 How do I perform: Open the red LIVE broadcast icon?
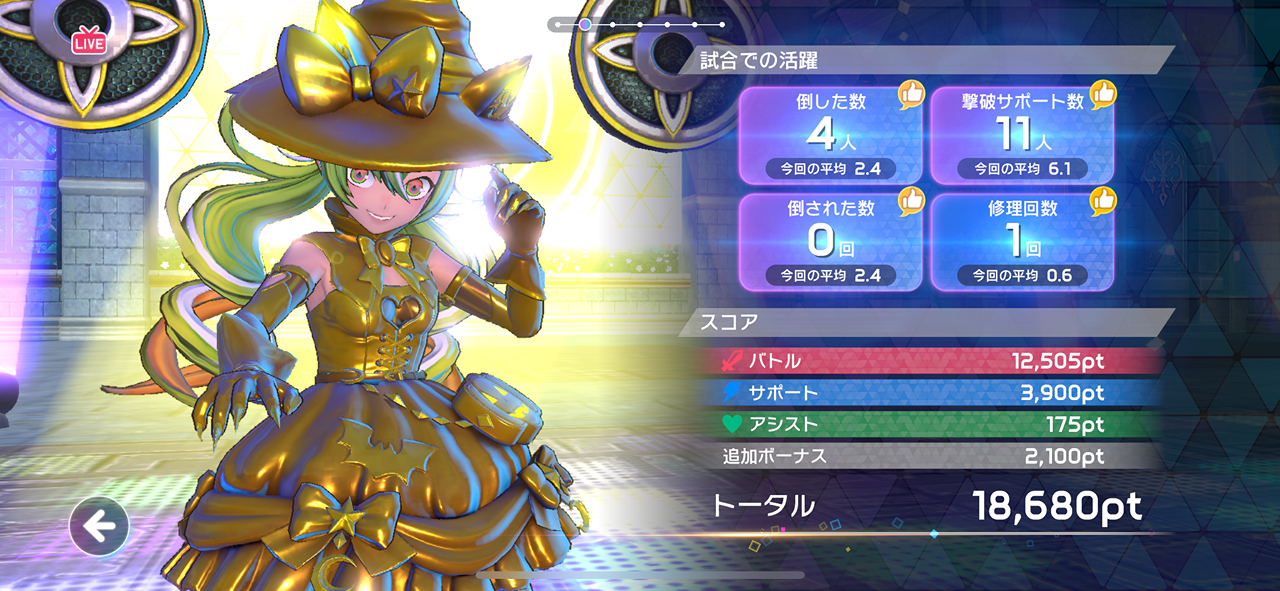point(89,42)
